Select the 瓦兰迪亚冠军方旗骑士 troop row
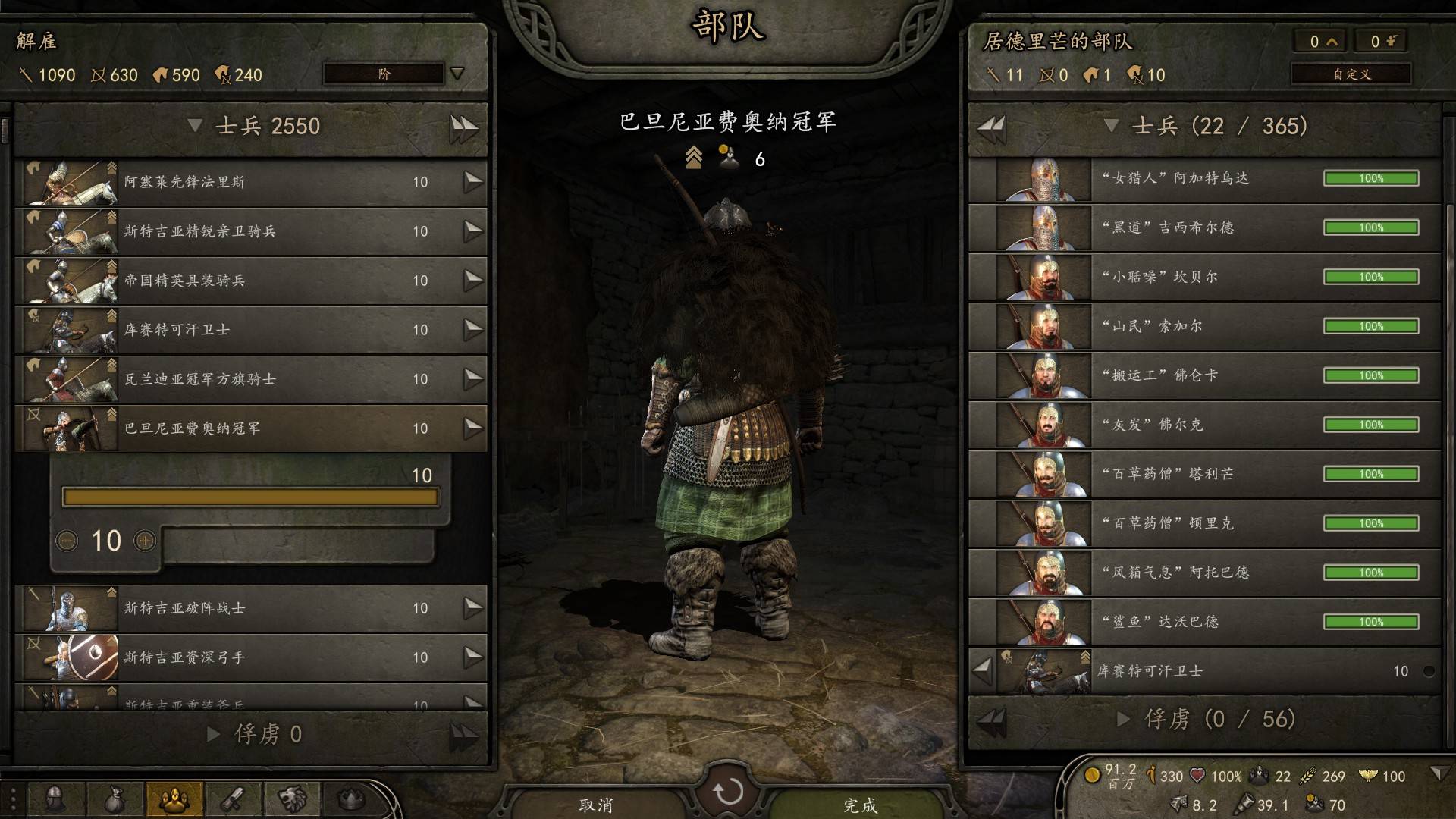Viewport: 1456px width, 819px height. (250, 379)
